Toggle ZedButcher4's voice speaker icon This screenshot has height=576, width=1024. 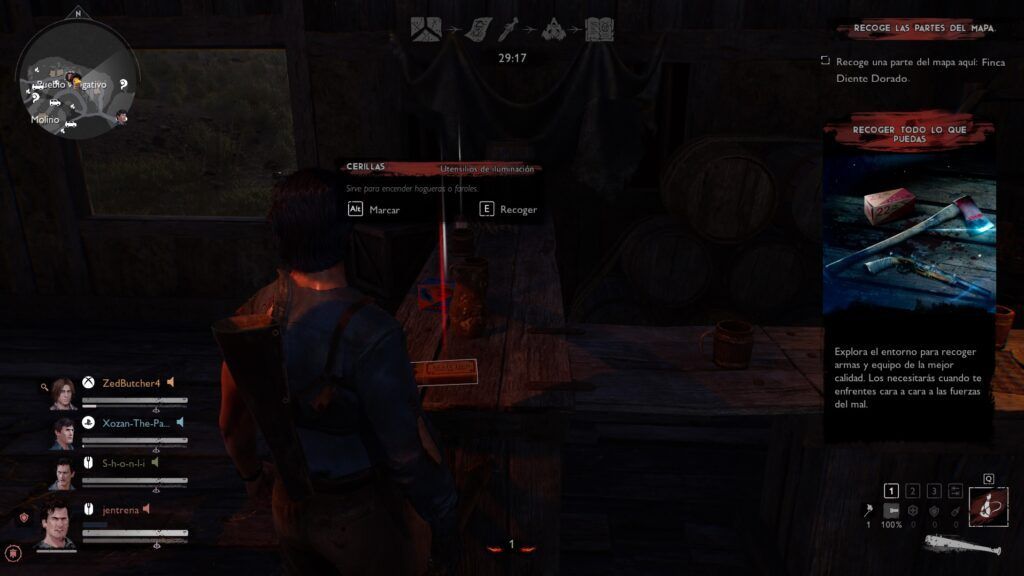[x=171, y=382]
